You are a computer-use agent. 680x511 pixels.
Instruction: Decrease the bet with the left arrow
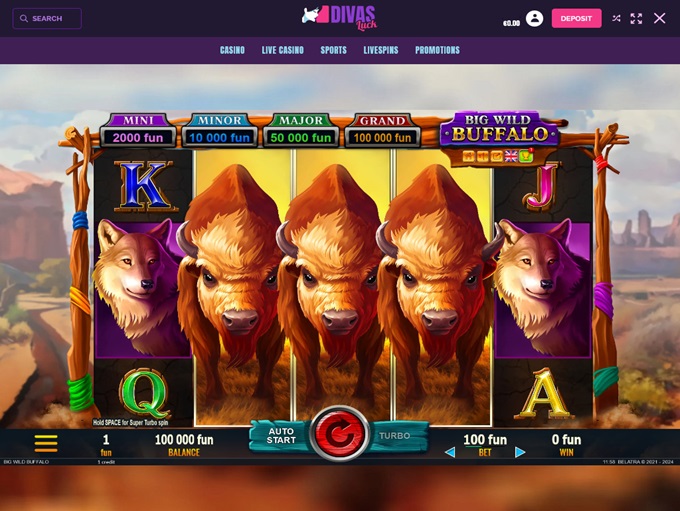(x=450, y=452)
